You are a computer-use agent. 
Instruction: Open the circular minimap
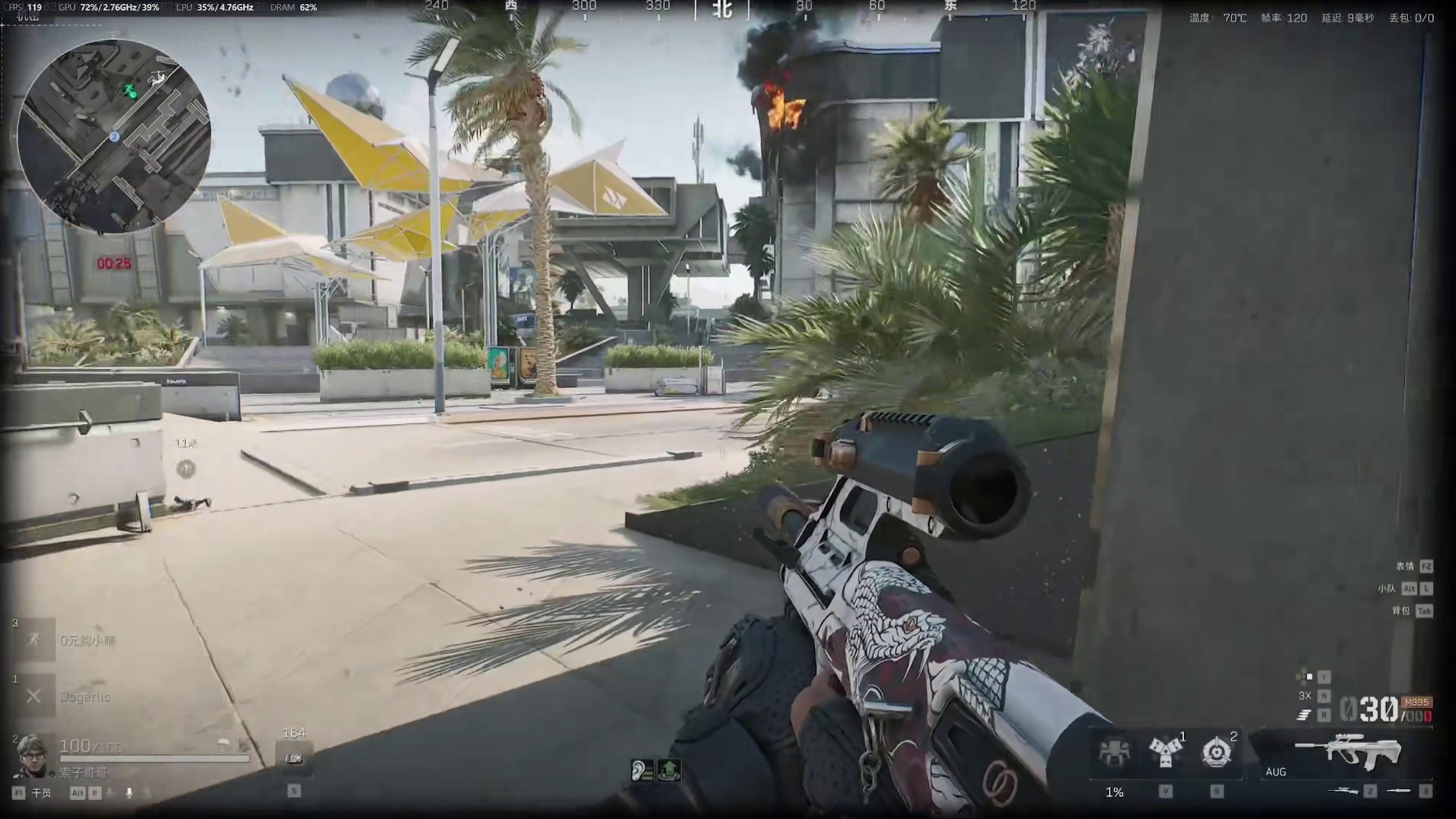(114, 136)
